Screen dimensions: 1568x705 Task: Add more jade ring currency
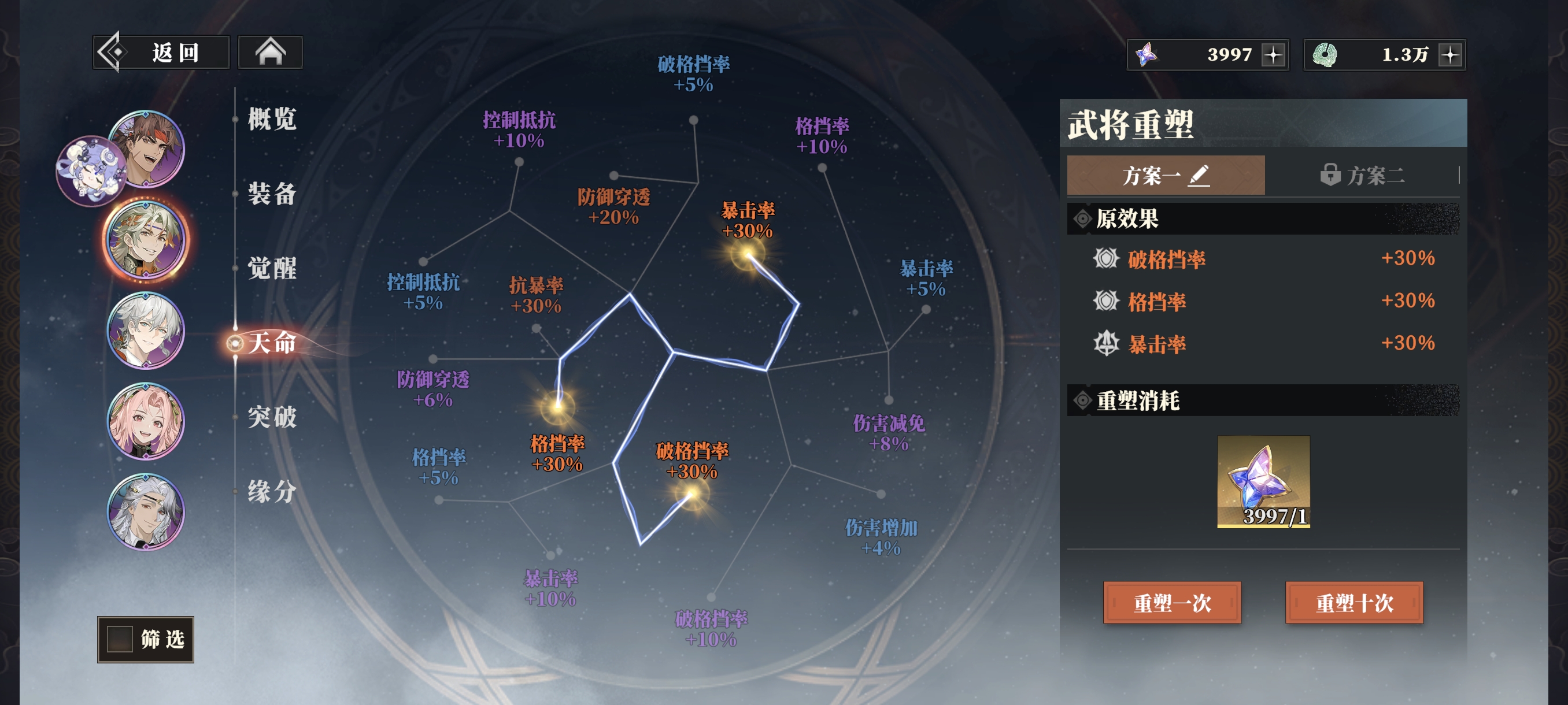click(x=1451, y=55)
